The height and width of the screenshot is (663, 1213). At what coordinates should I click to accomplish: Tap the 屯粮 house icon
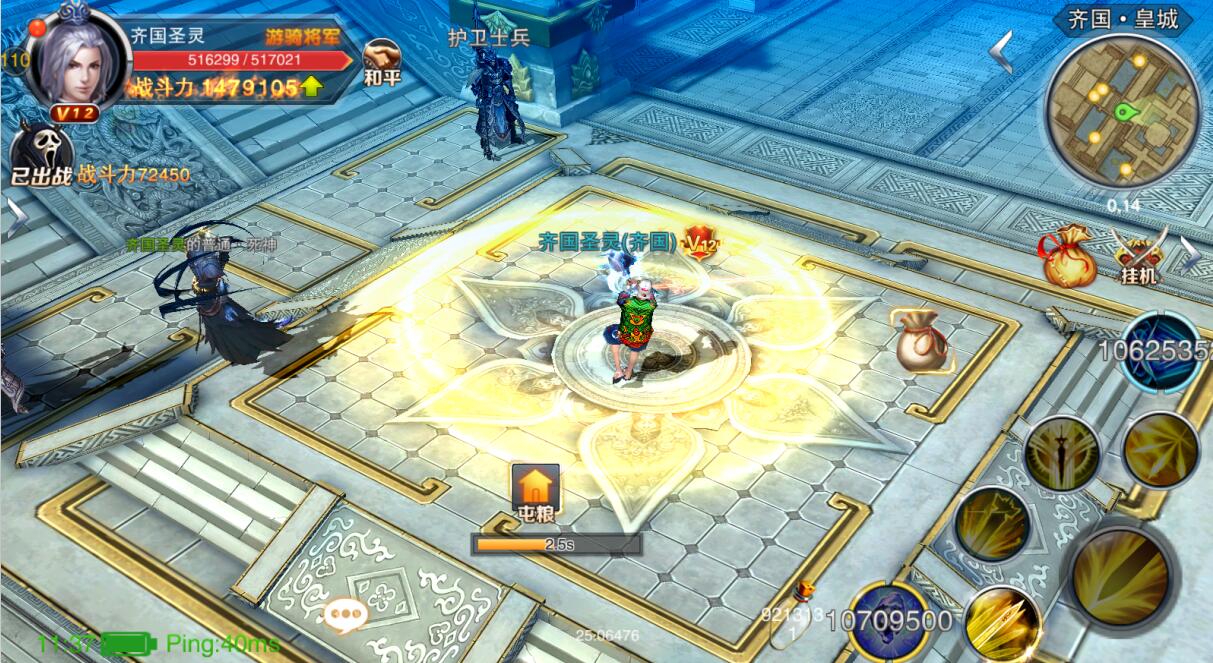pos(536,489)
